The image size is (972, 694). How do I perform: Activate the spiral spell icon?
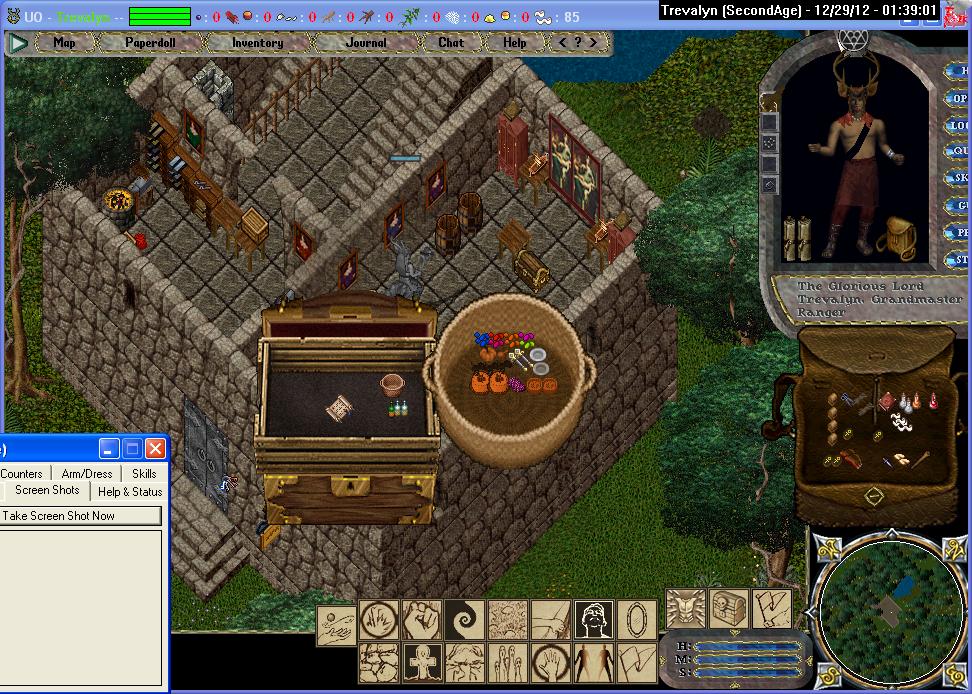tap(464, 620)
